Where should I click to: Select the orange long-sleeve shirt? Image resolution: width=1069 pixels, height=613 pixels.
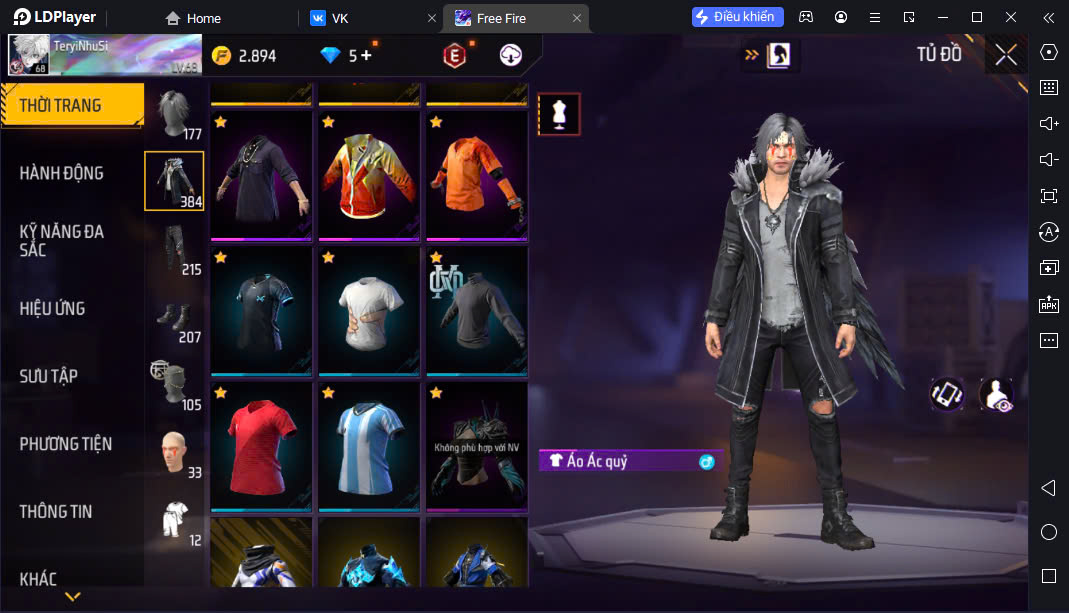click(x=477, y=174)
